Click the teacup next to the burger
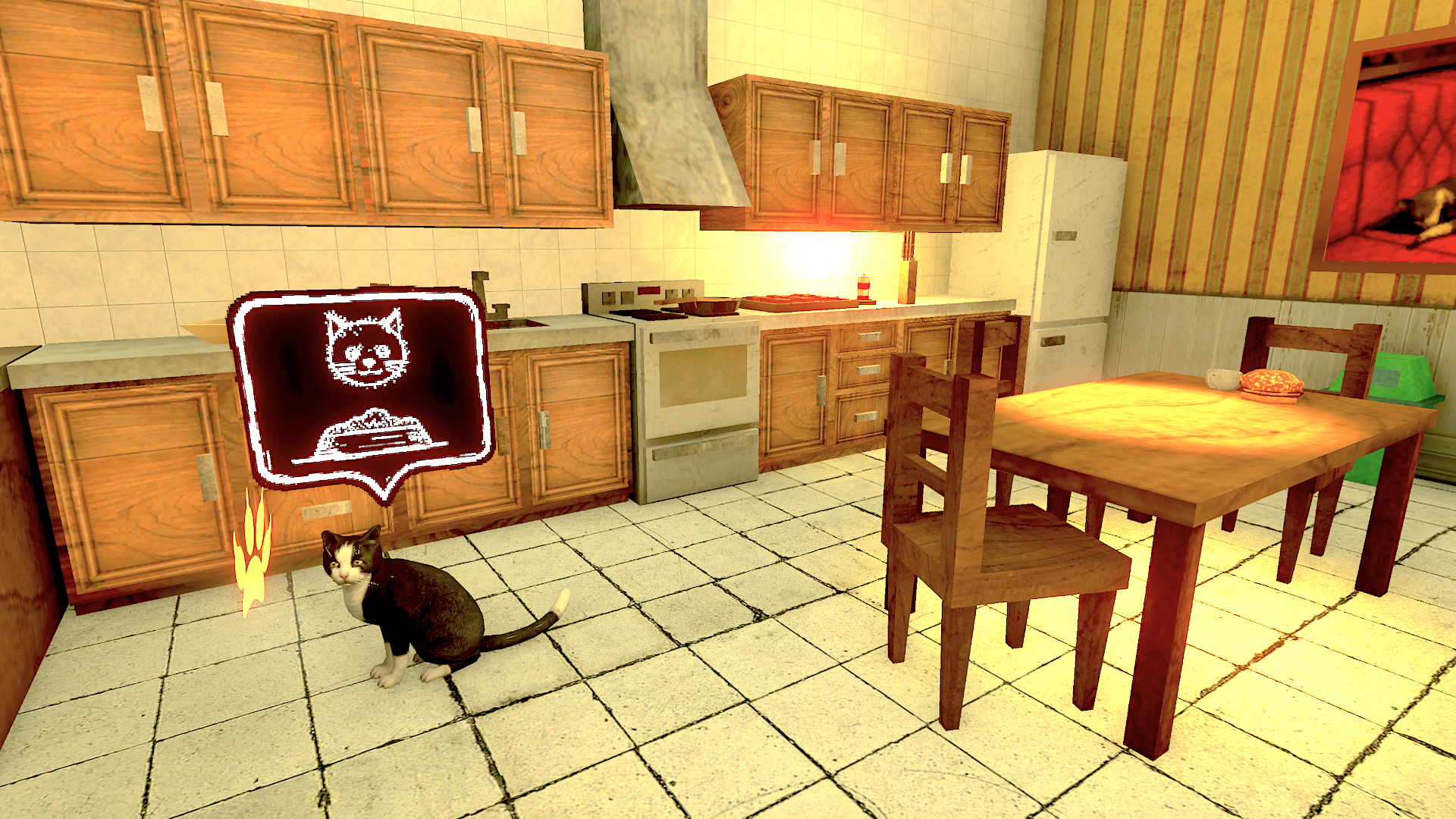Image resolution: width=1456 pixels, height=819 pixels. point(1221,378)
